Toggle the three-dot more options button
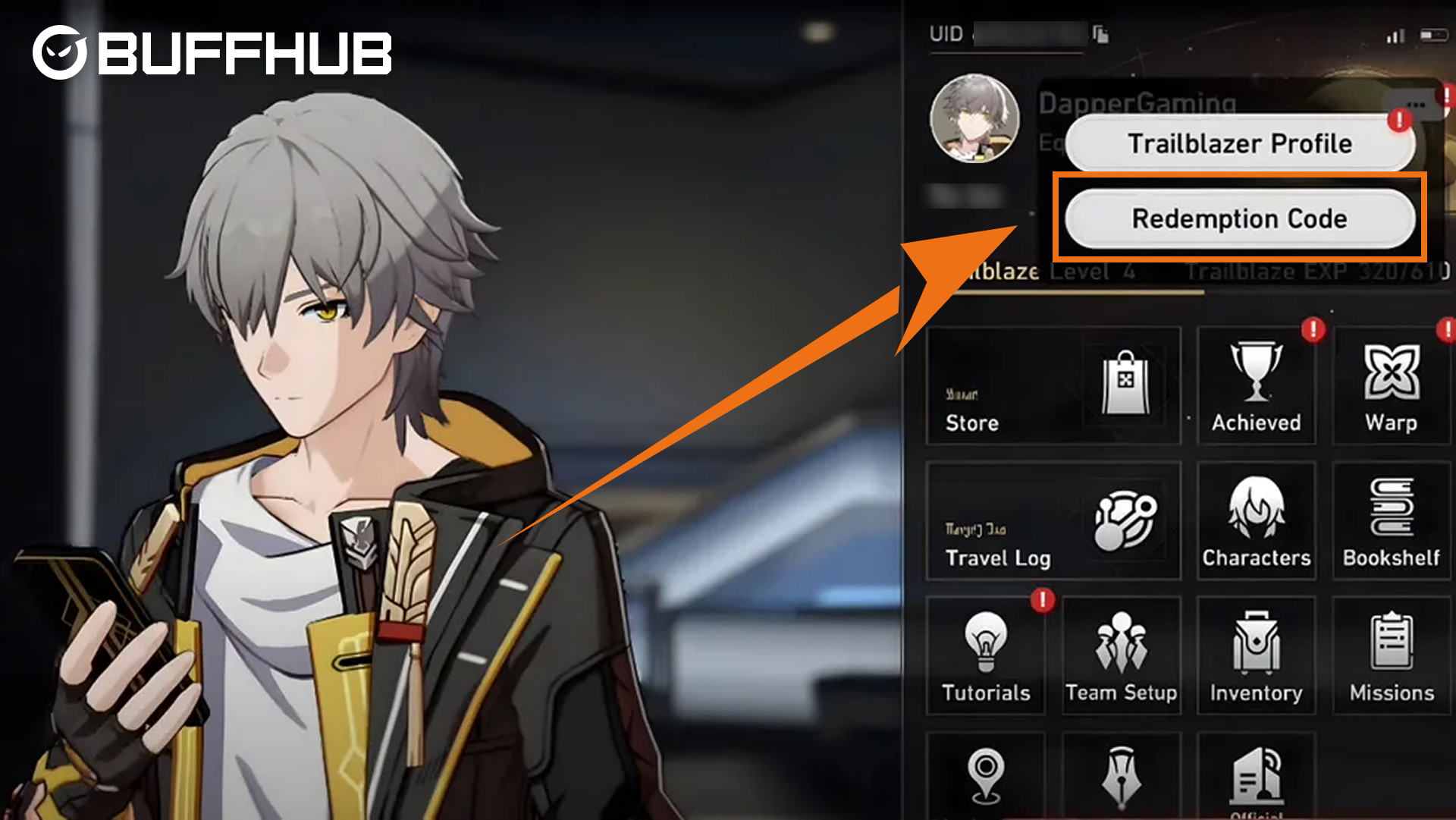Viewport: 1456px width, 820px height. point(1415,105)
